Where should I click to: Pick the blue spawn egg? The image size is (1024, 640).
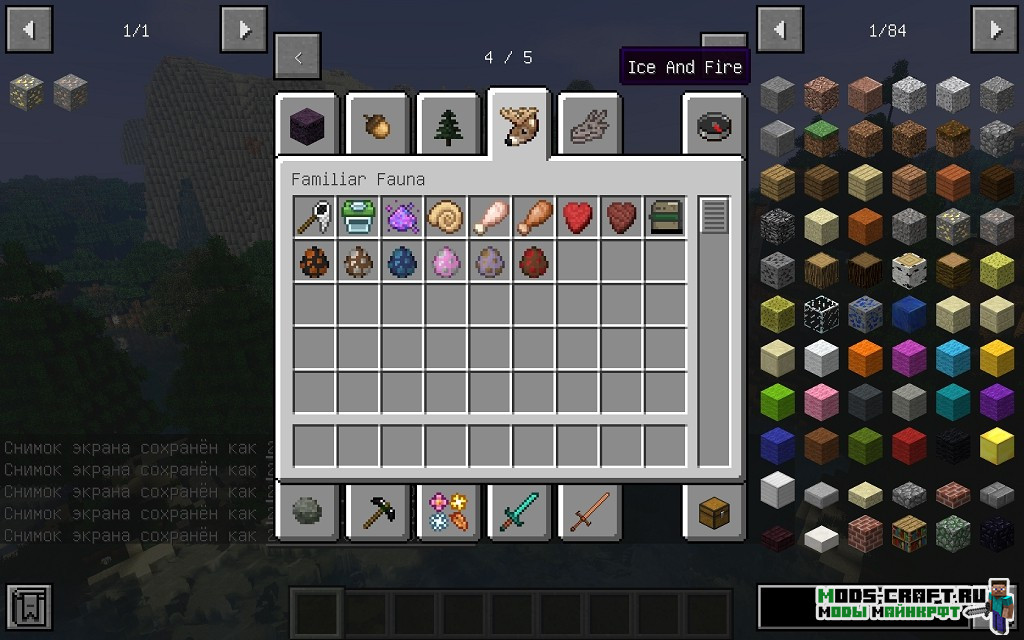coord(402,261)
